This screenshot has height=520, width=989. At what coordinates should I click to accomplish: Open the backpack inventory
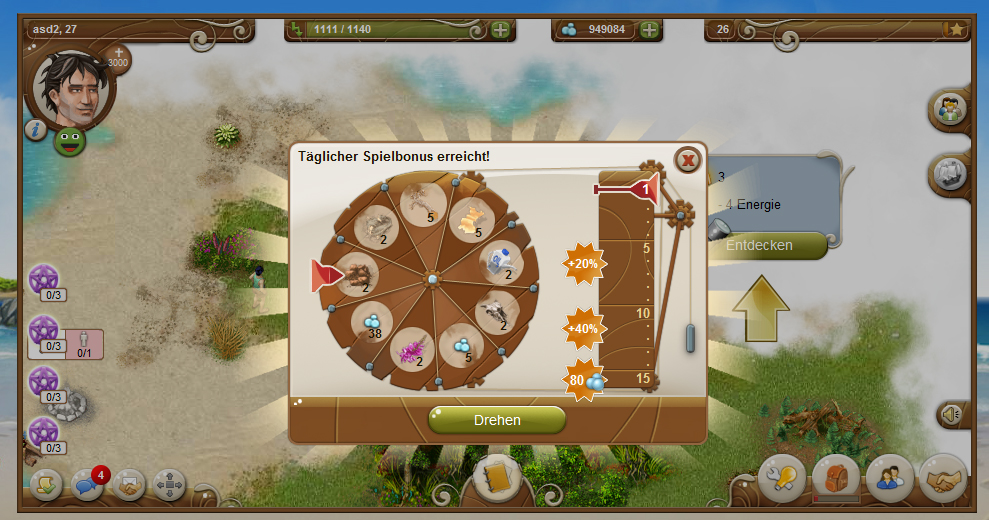coord(836,479)
